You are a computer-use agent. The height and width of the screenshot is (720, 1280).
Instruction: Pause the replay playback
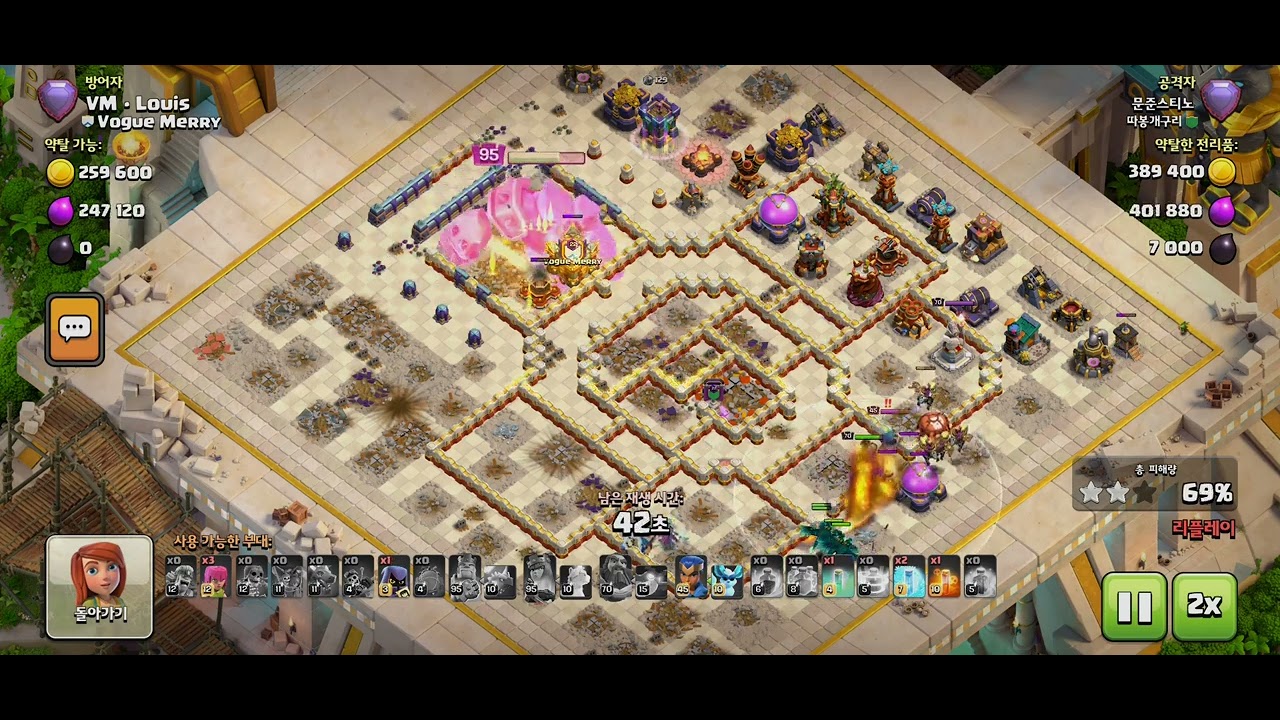point(1134,606)
